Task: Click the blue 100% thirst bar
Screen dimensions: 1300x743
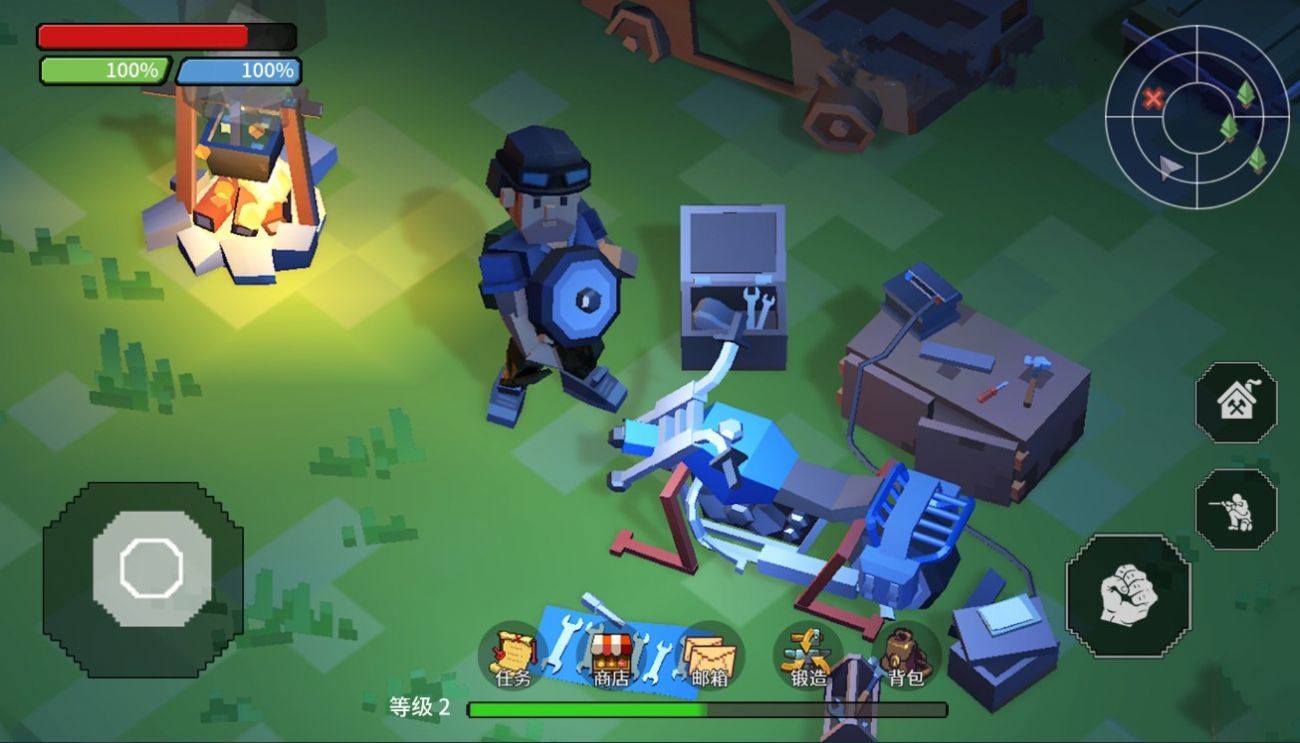Action: tap(240, 70)
